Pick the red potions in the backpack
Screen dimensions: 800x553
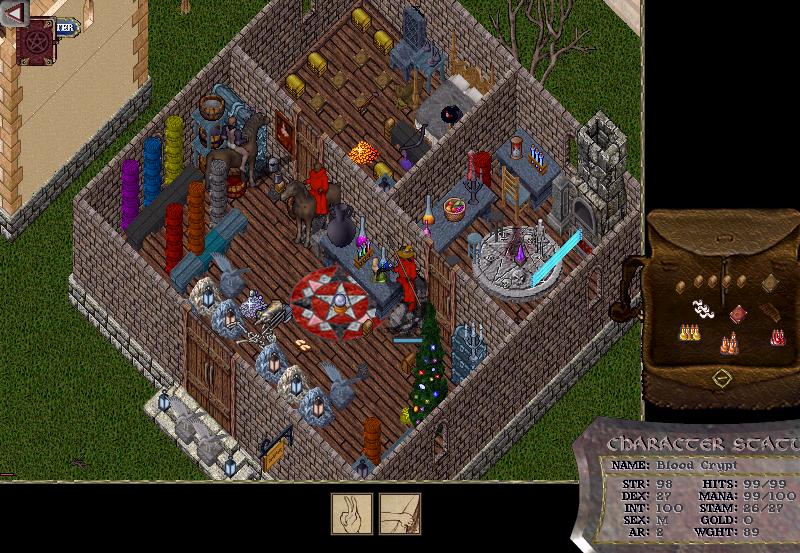tap(777, 337)
